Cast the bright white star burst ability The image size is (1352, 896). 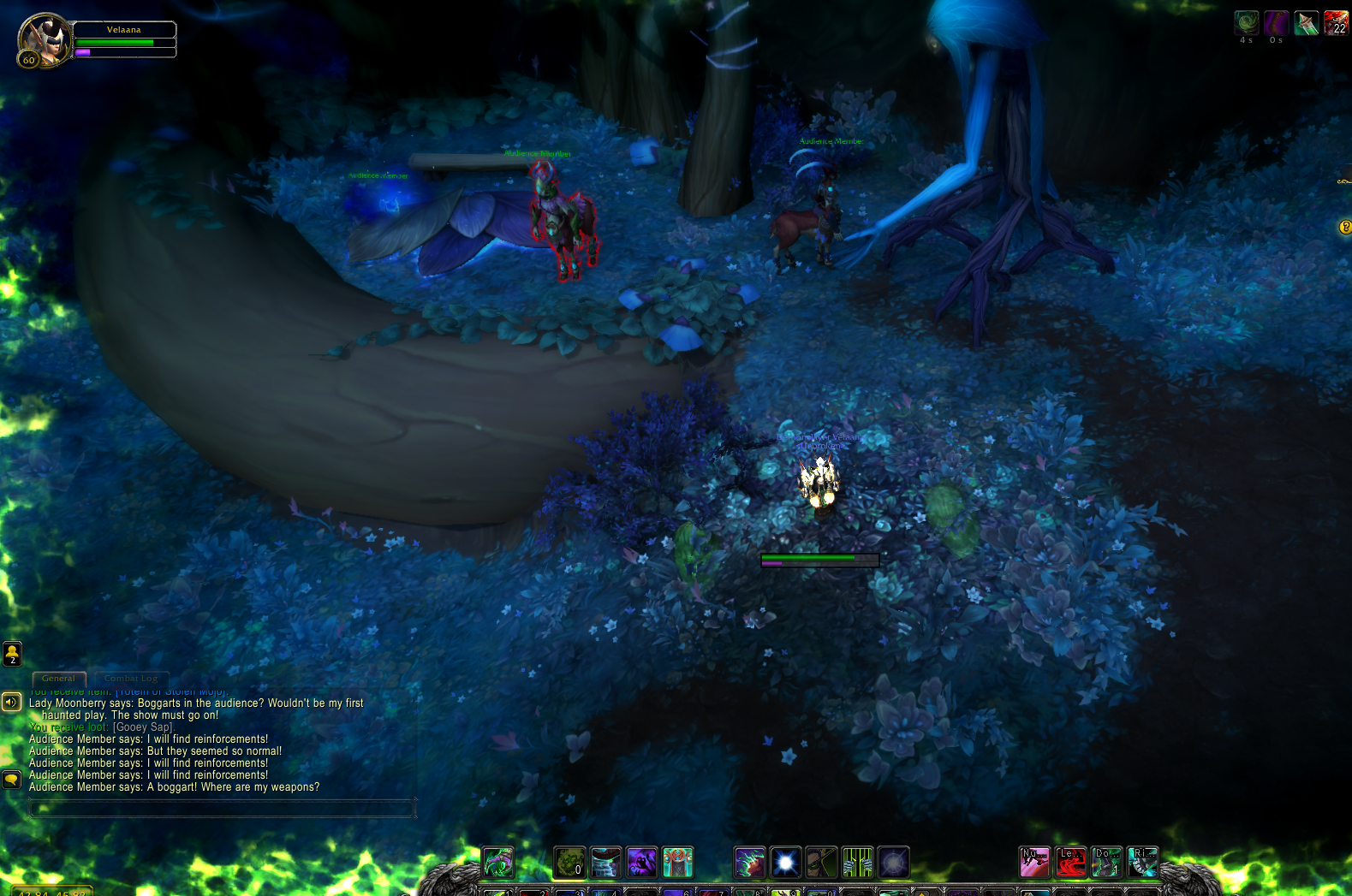[785, 863]
